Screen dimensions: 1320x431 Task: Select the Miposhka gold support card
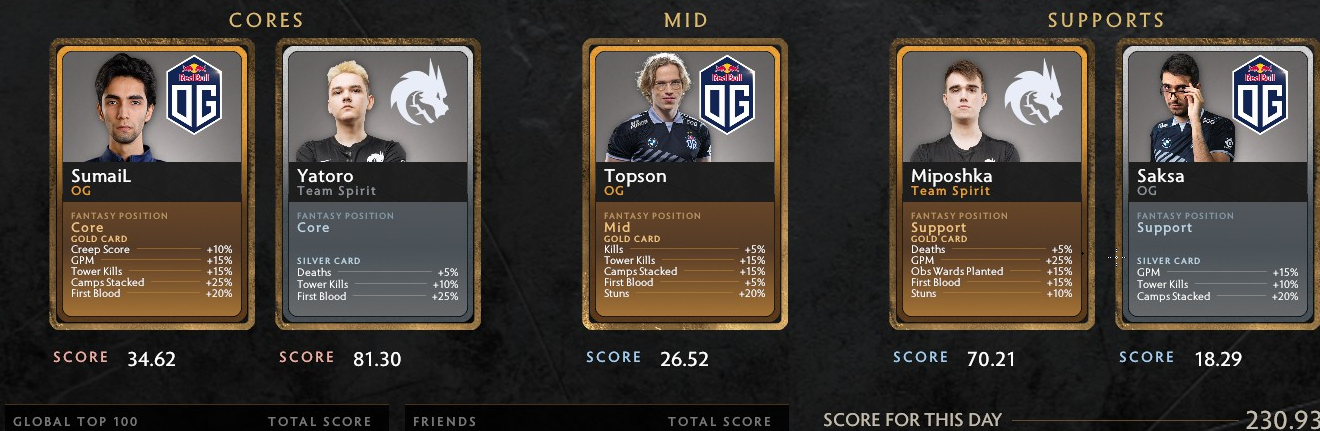992,185
